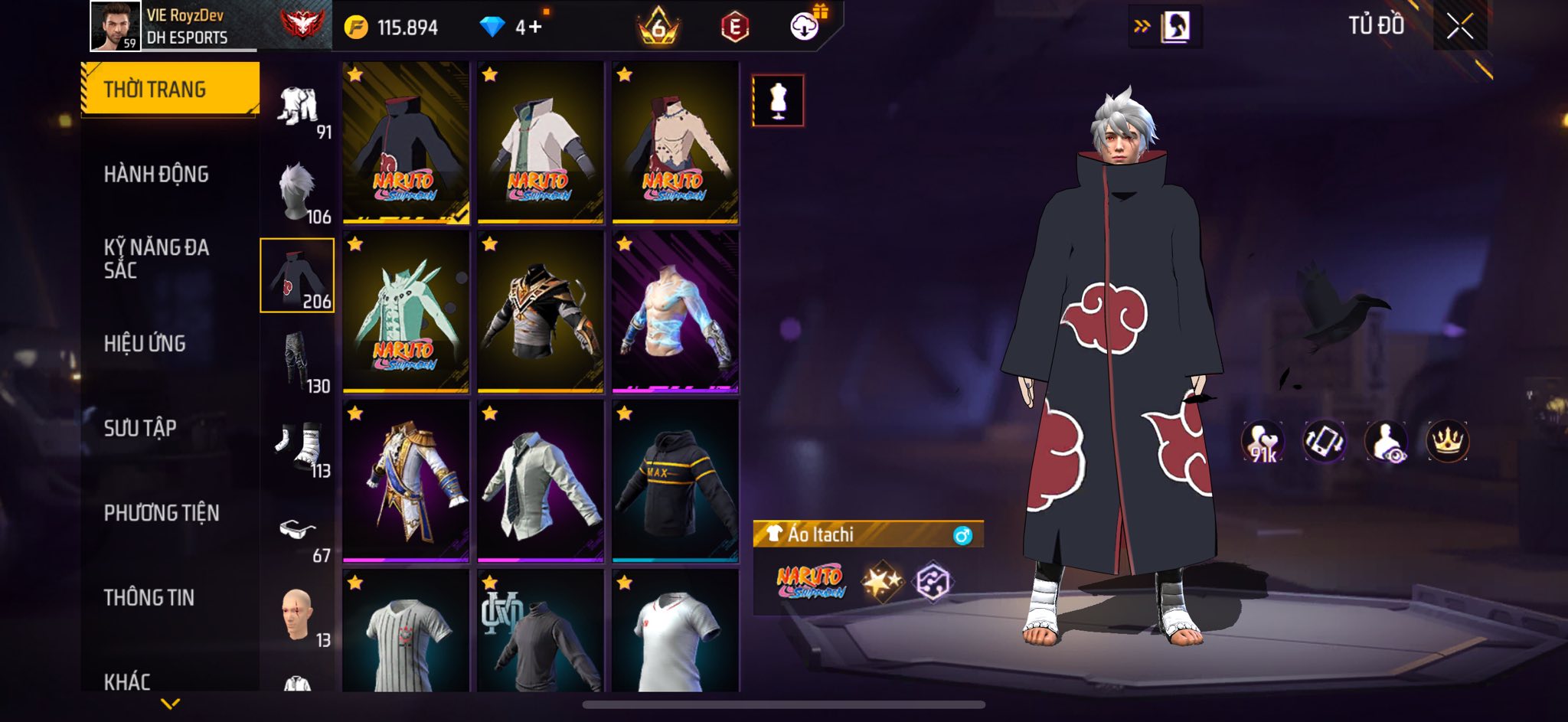Select the pants category icon
The height and width of the screenshot is (722, 1568).
tap(298, 360)
